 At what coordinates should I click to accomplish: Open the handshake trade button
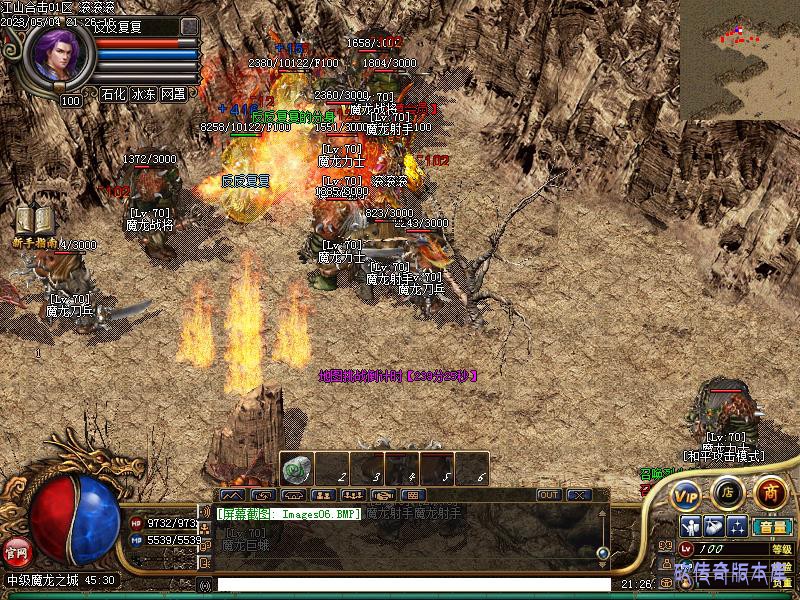click(381, 495)
